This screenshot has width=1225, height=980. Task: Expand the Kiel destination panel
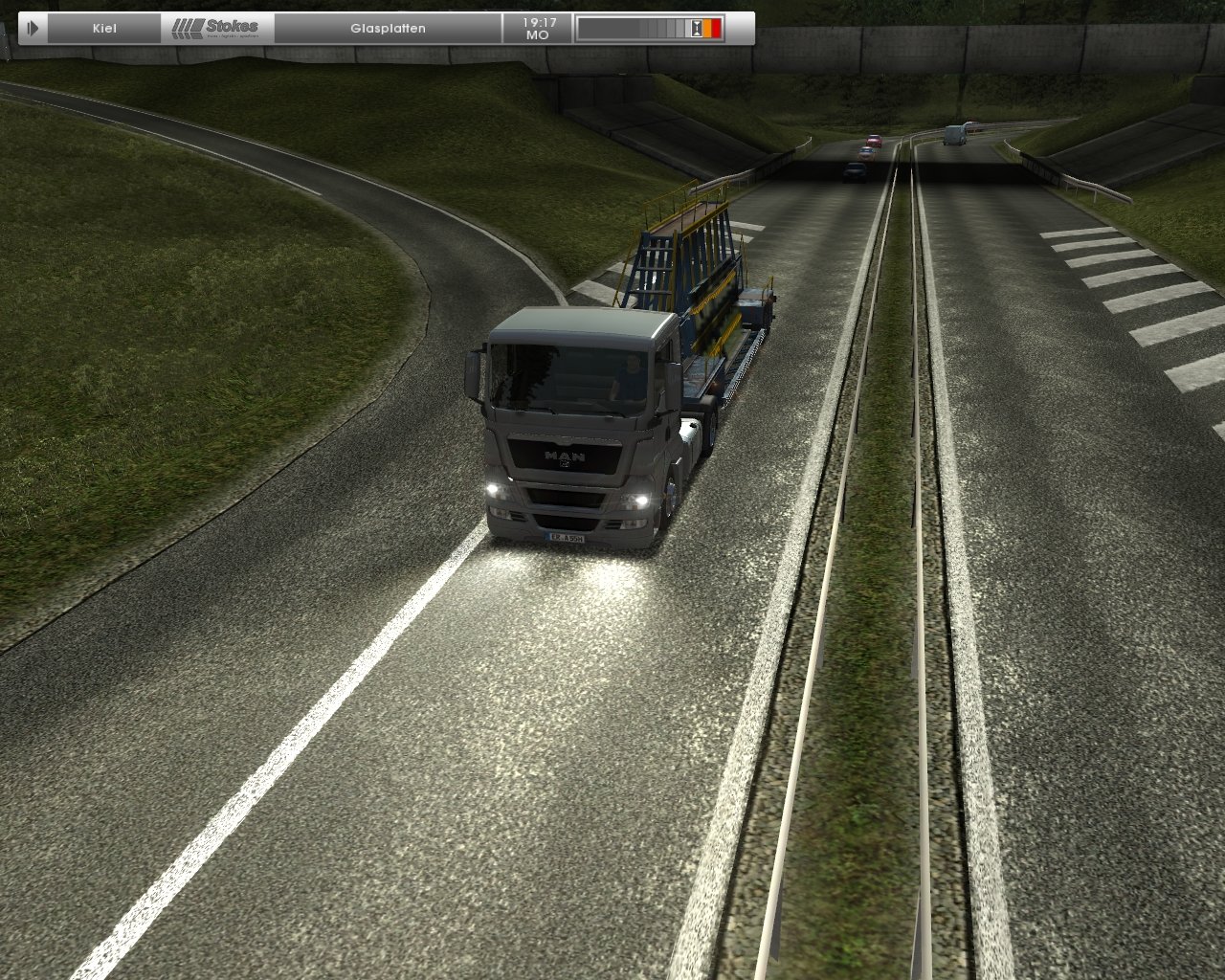(105, 28)
